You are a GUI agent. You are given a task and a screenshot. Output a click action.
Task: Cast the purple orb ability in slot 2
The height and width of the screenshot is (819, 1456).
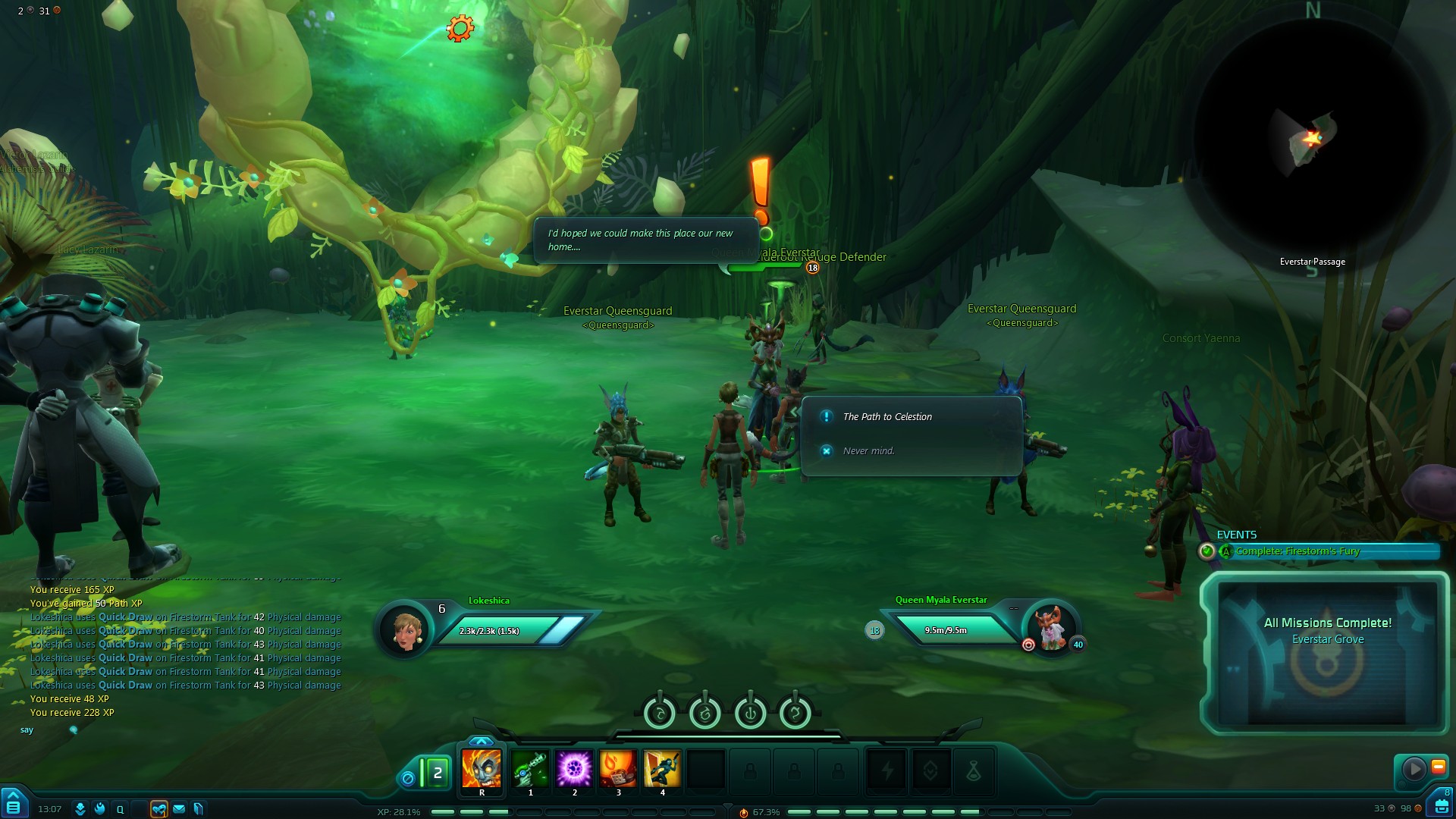pyautogui.click(x=574, y=768)
